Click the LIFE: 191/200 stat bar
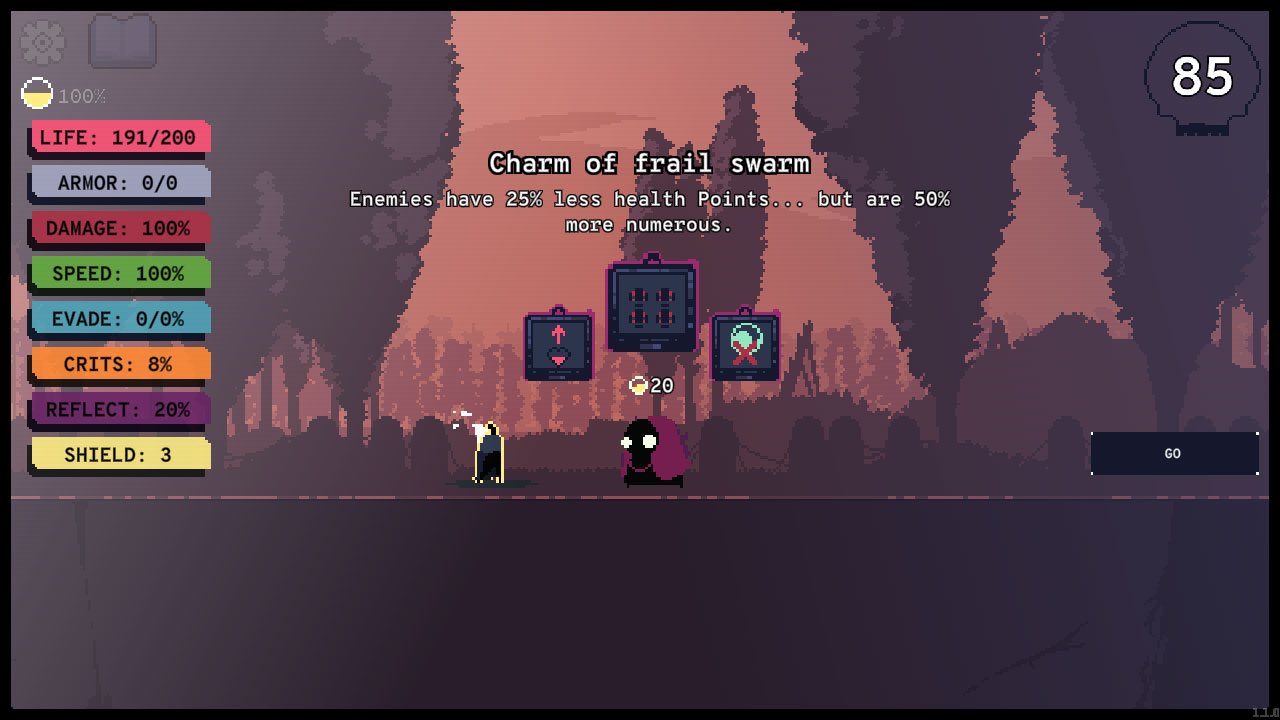 point(118,137)
